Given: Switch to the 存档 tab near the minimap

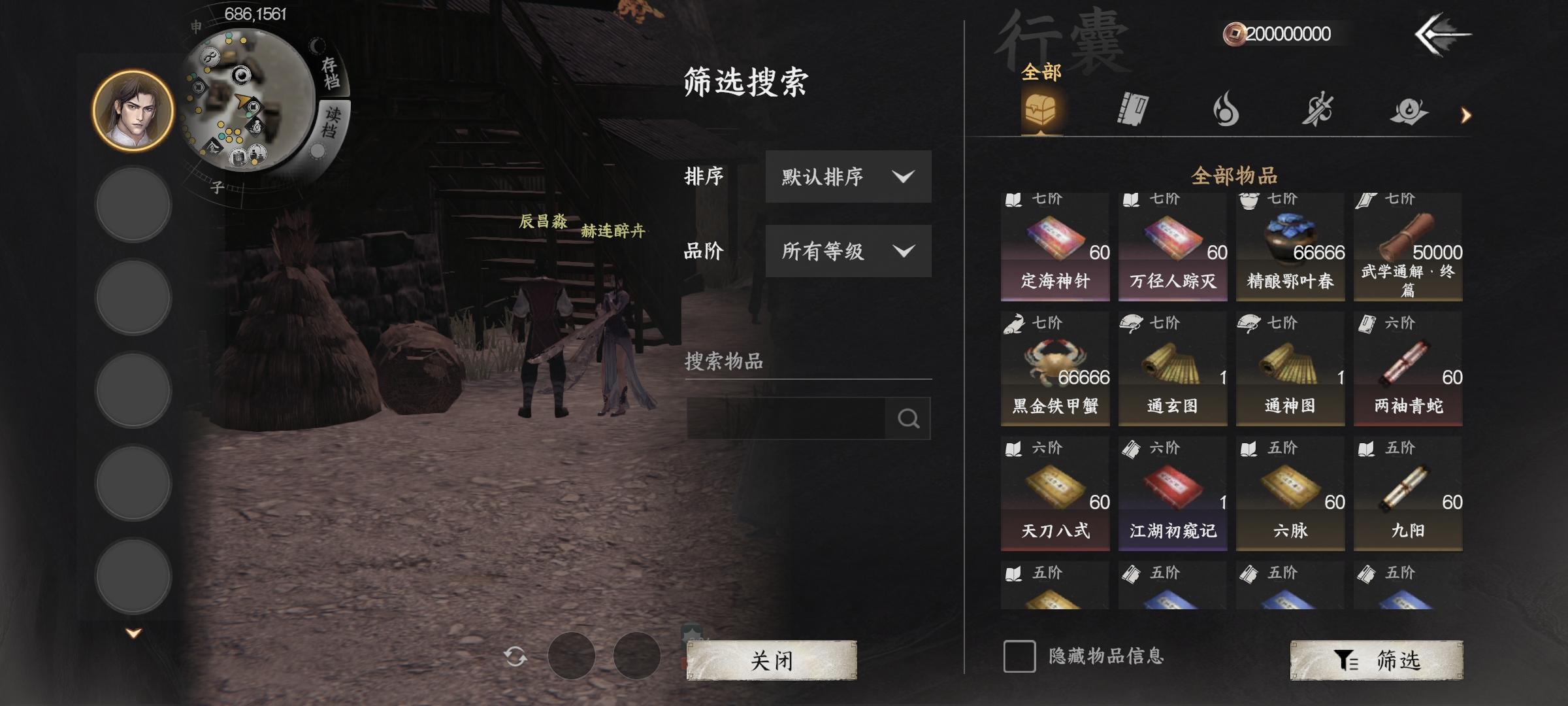Looking at the screenshot, I should click(330, 72).
